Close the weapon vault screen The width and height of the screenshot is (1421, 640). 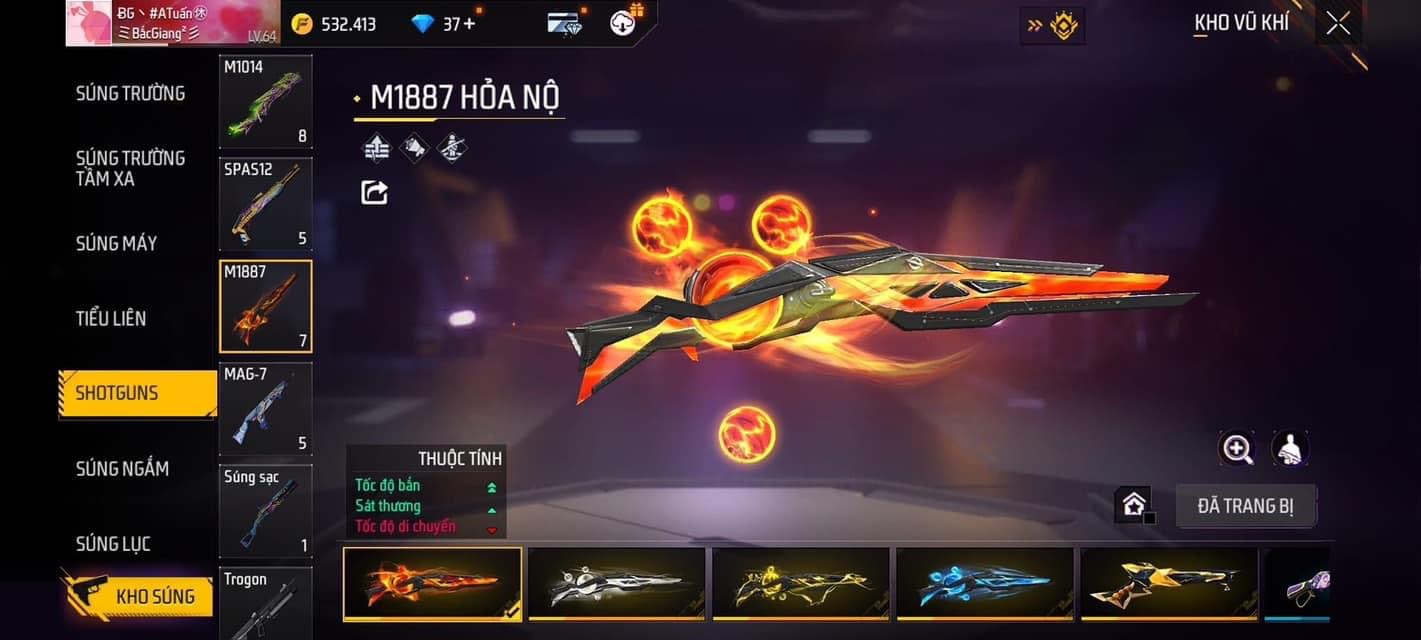(x=1337, y=24)
